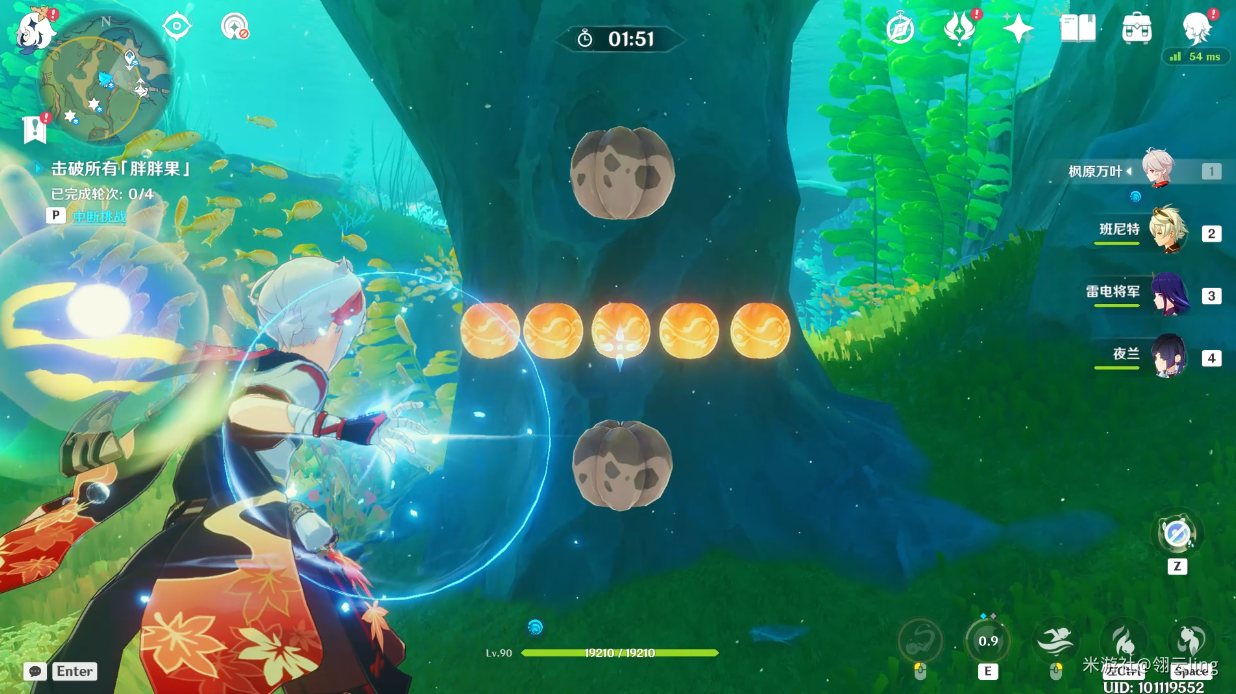Open the backpack inventory

click(x=1137, y=28)
